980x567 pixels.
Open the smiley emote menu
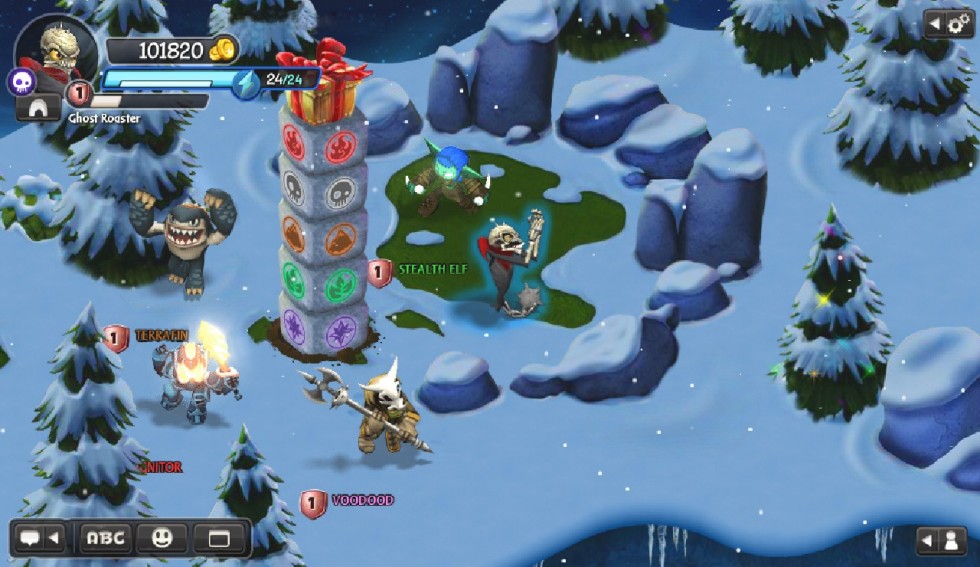click(x=162, y=539)
